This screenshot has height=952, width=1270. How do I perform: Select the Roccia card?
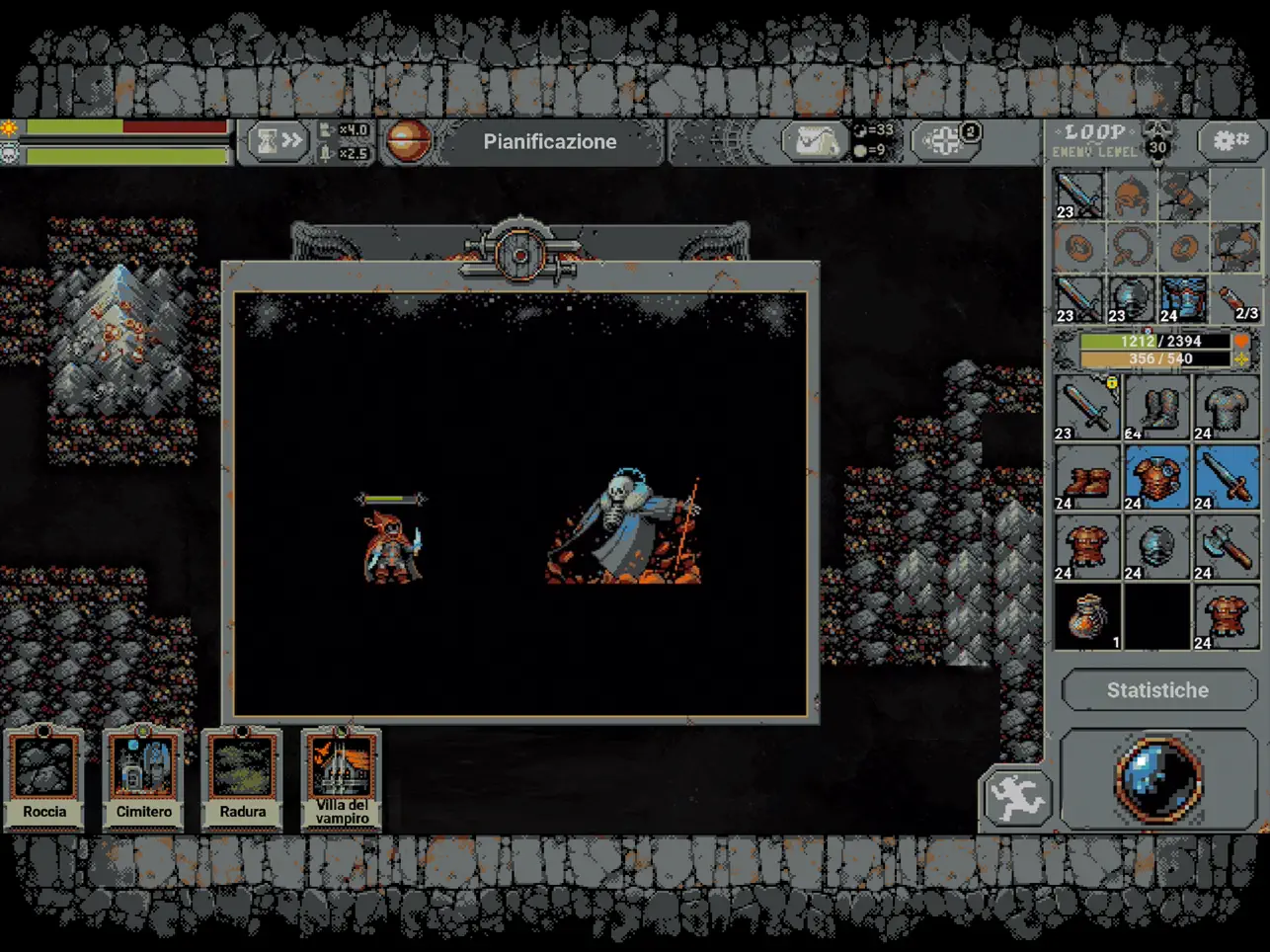44,777
